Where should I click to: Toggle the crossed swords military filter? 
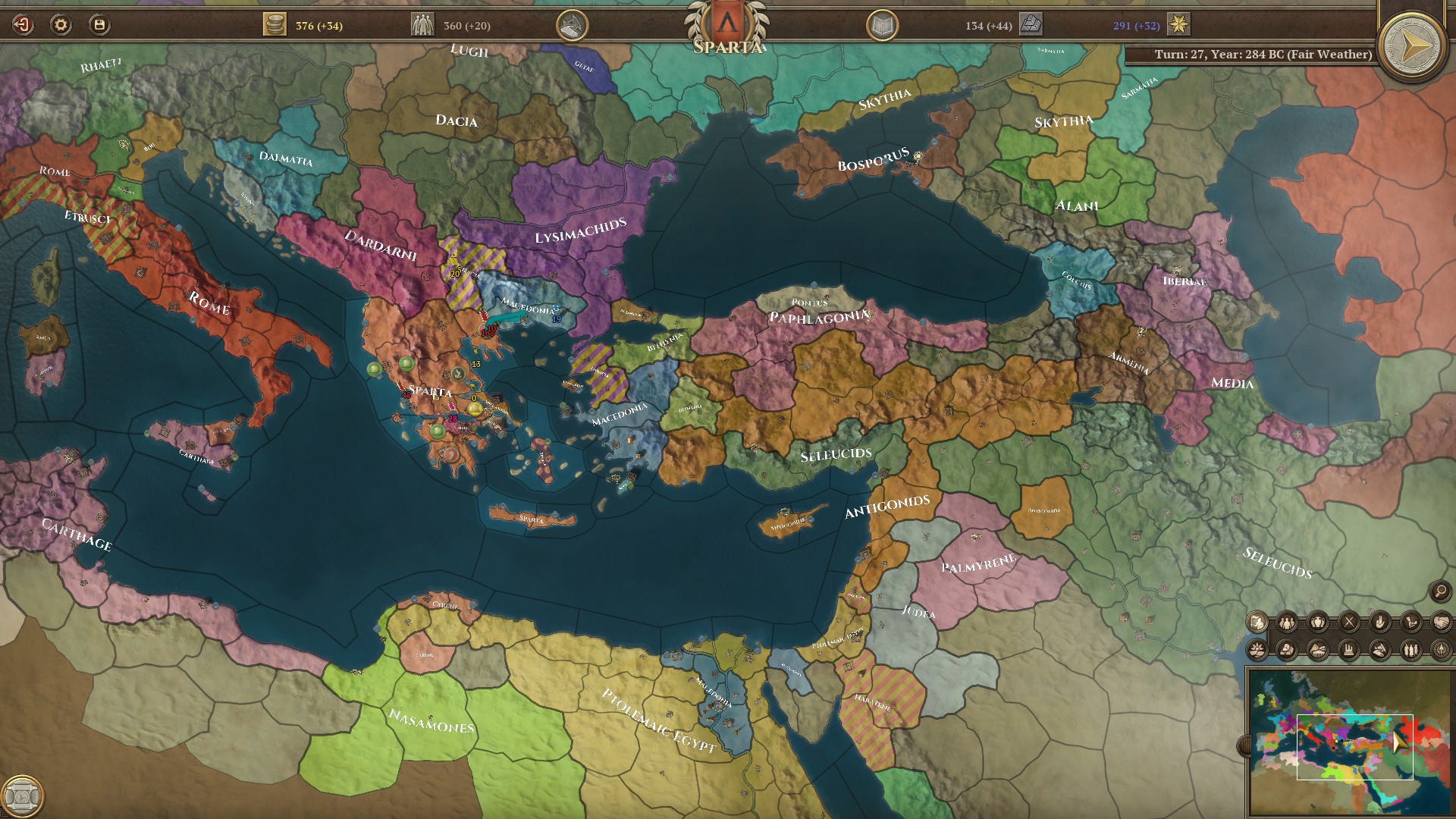tap(1349, 622)
